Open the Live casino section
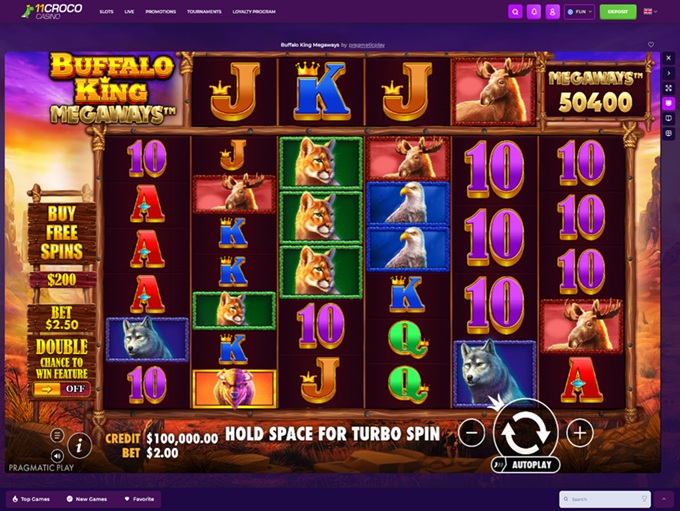Screen dimensions: 680x511 [129, 12]
